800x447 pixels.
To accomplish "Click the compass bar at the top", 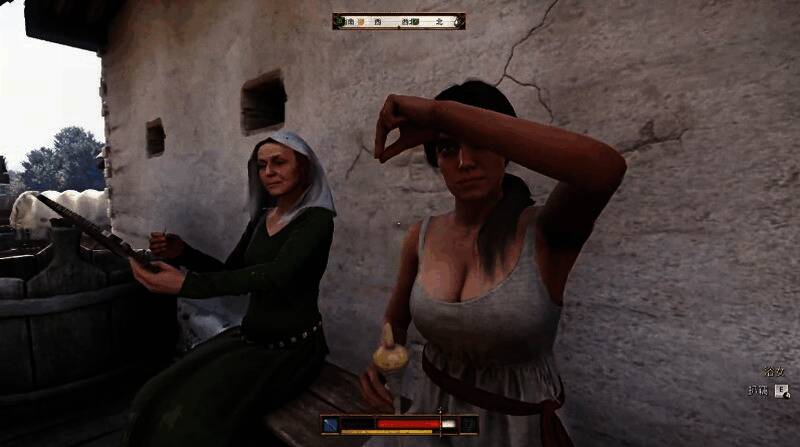I will pyautogui.click(x=399, y=20).
